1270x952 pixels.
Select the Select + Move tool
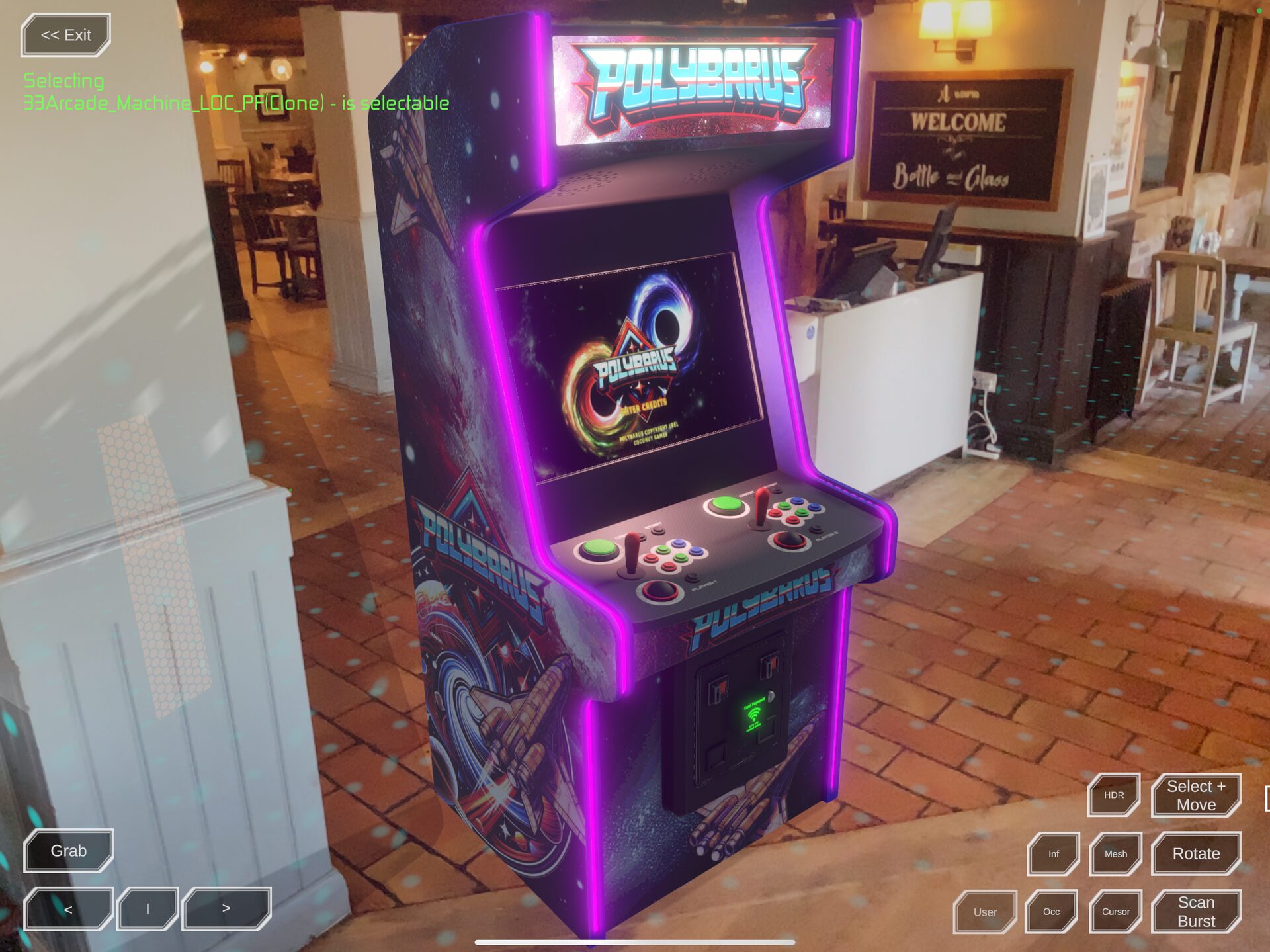pos(1195,795)
